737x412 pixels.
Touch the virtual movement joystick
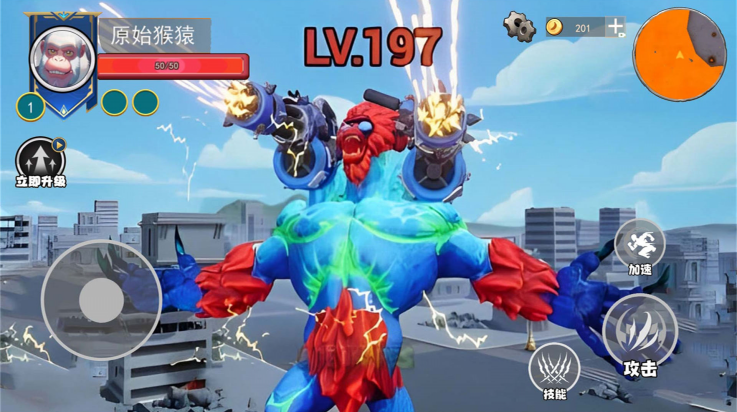101,299
